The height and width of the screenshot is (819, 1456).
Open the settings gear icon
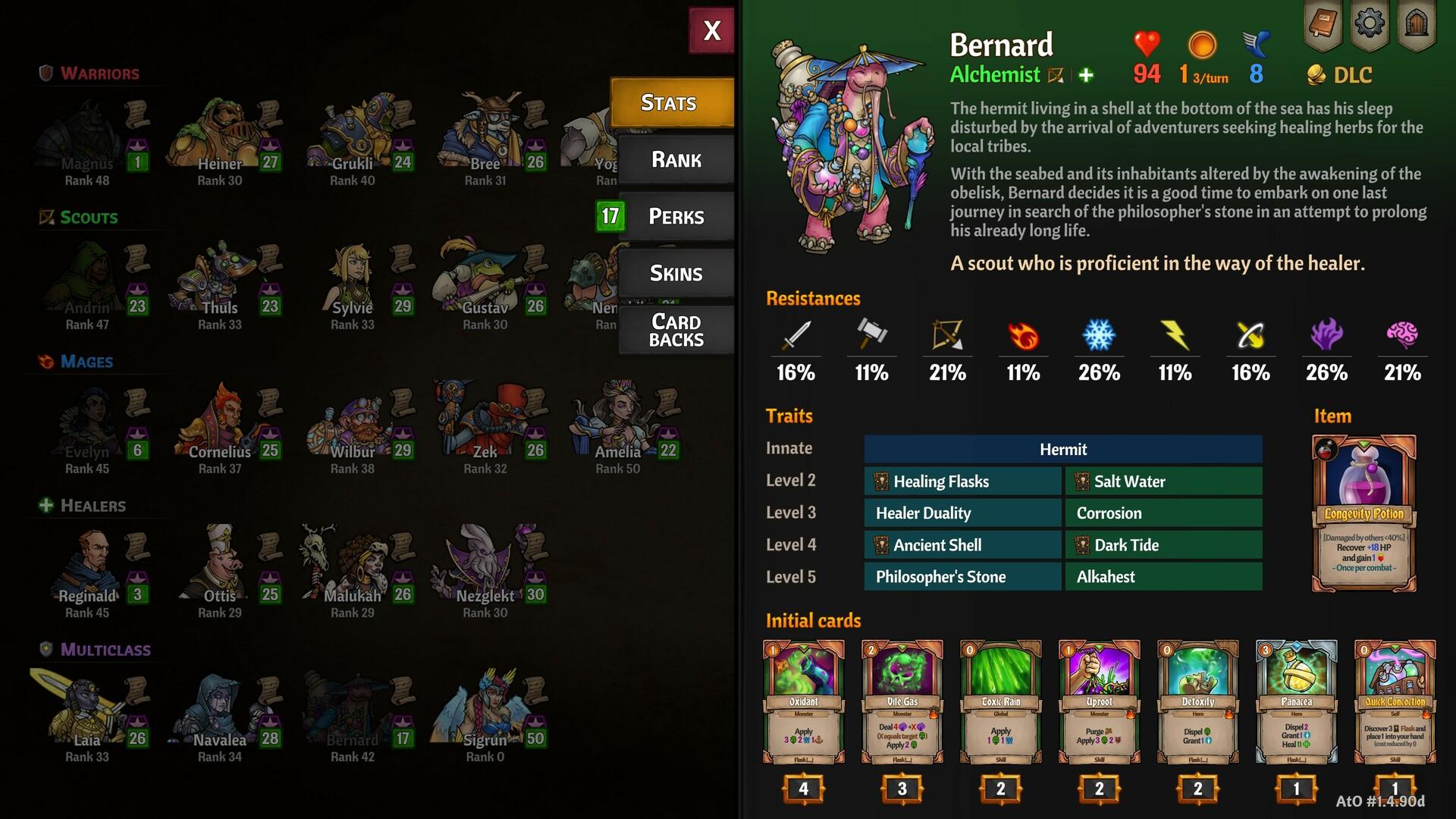pos(1370,21)
